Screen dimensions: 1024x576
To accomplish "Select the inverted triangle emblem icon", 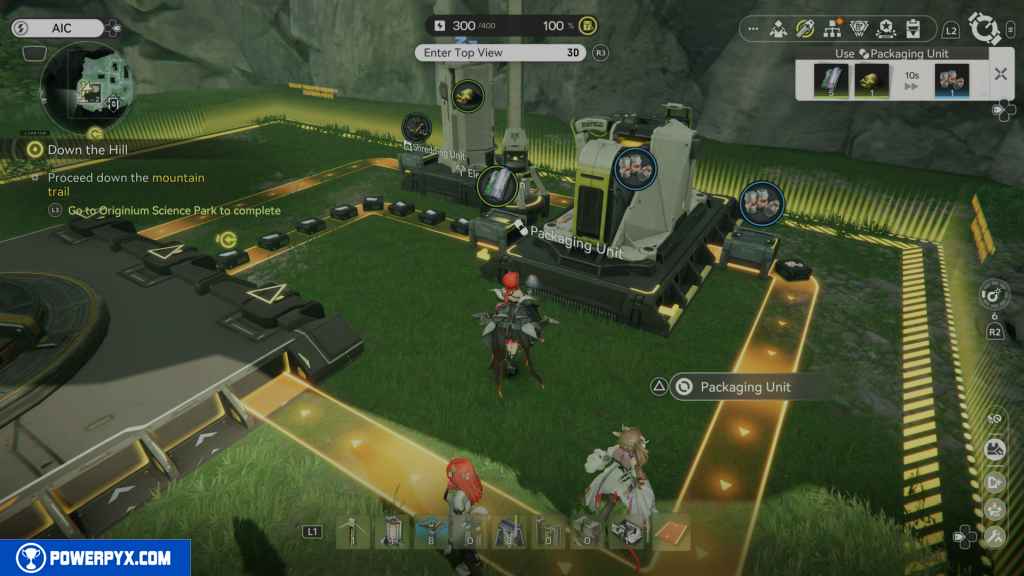I will tap(858, 29).
